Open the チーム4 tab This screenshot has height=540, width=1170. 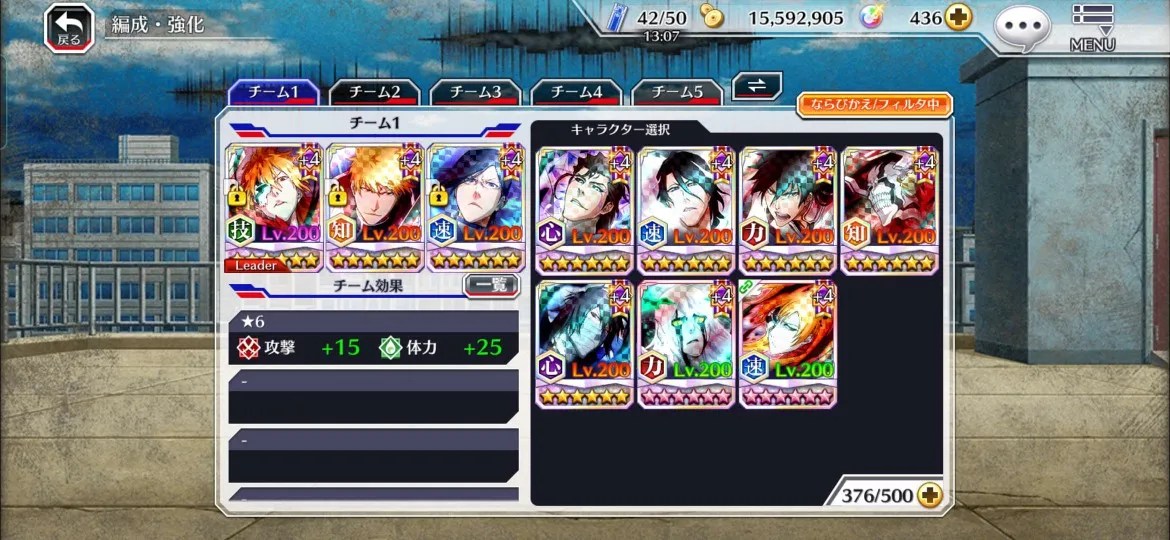click(576, 92)
